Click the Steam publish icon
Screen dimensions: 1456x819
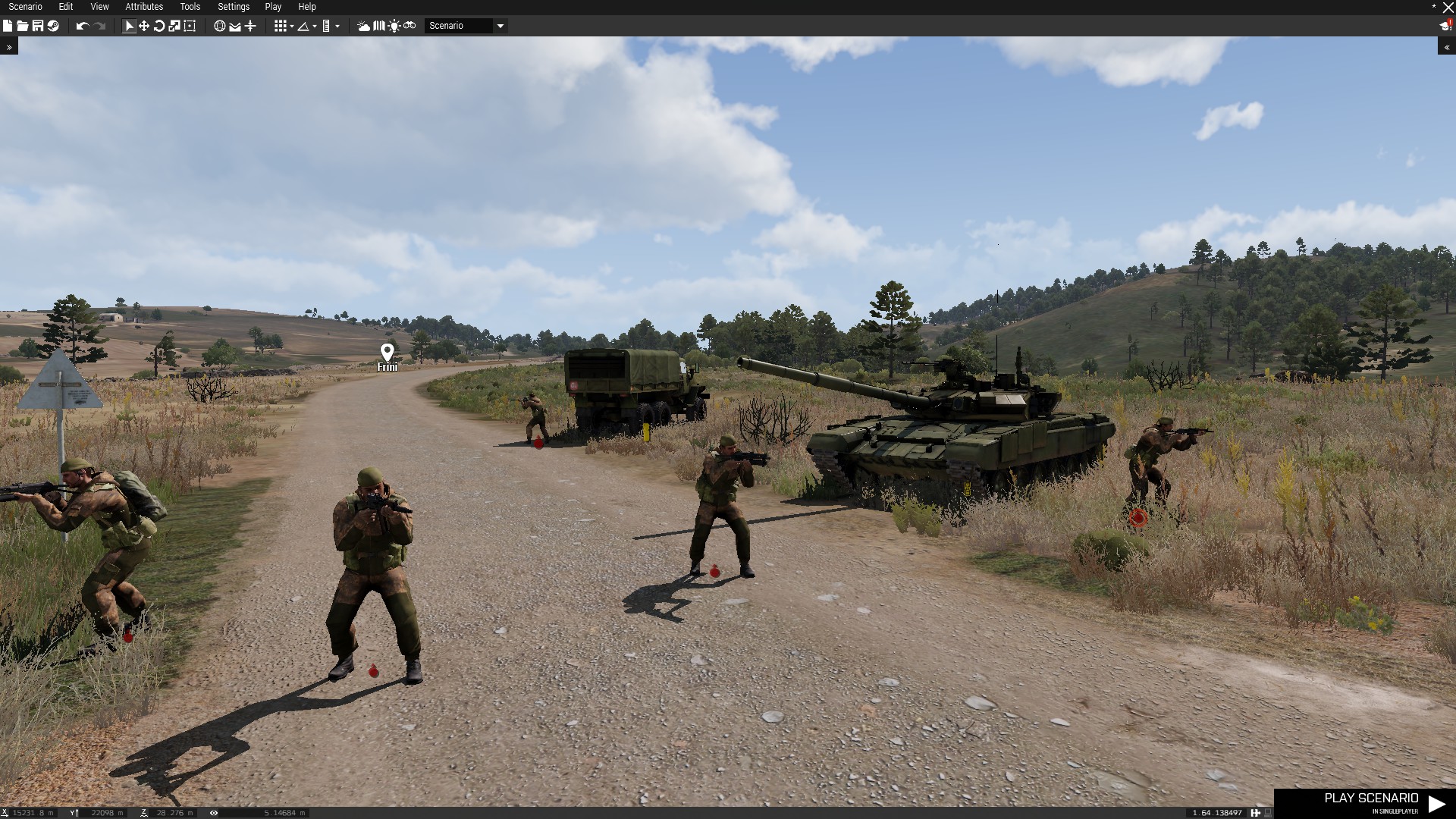point(53,26)
